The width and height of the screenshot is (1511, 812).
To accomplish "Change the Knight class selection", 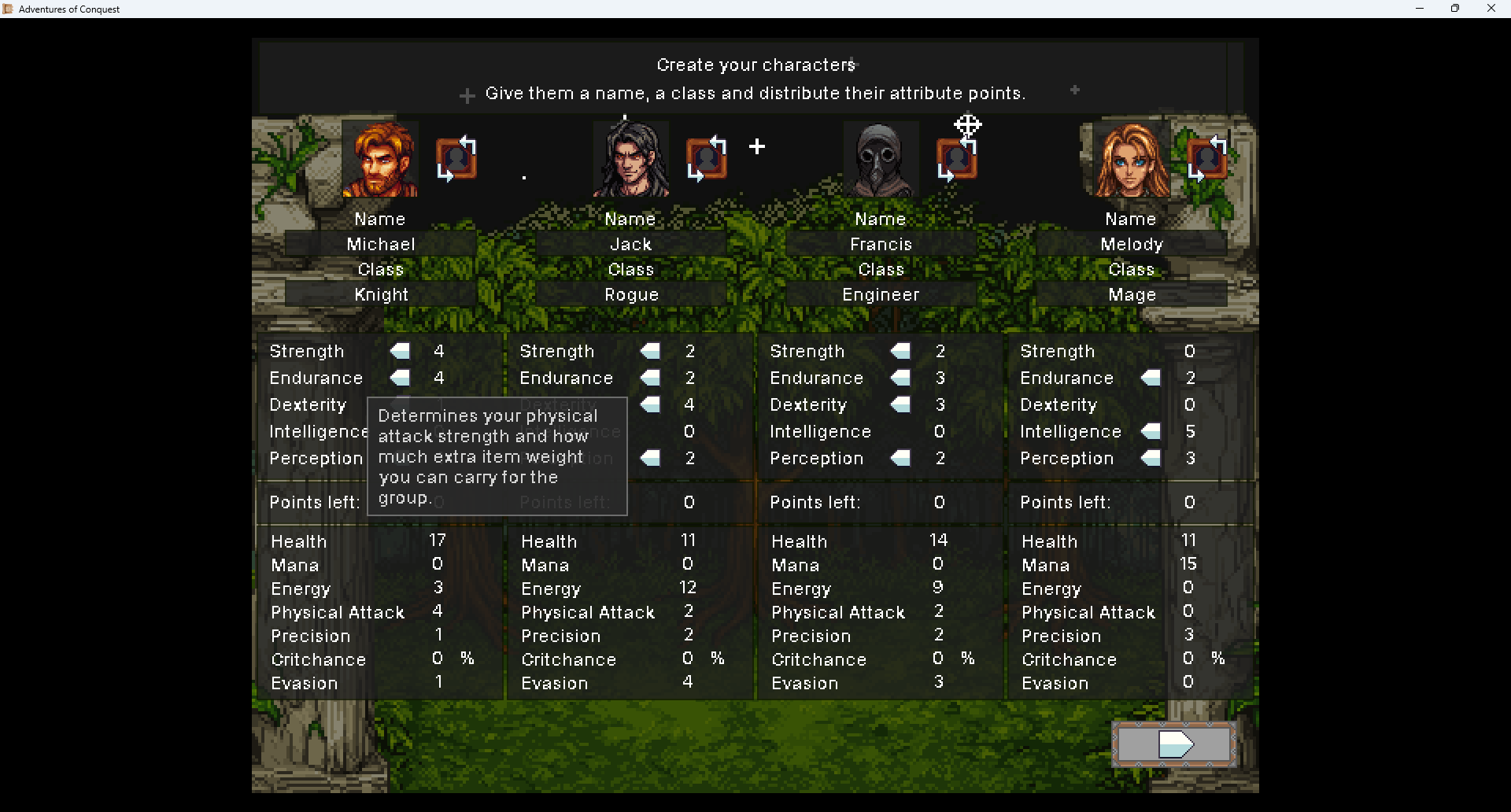I will pyautogui.click(x=381, y=295).
